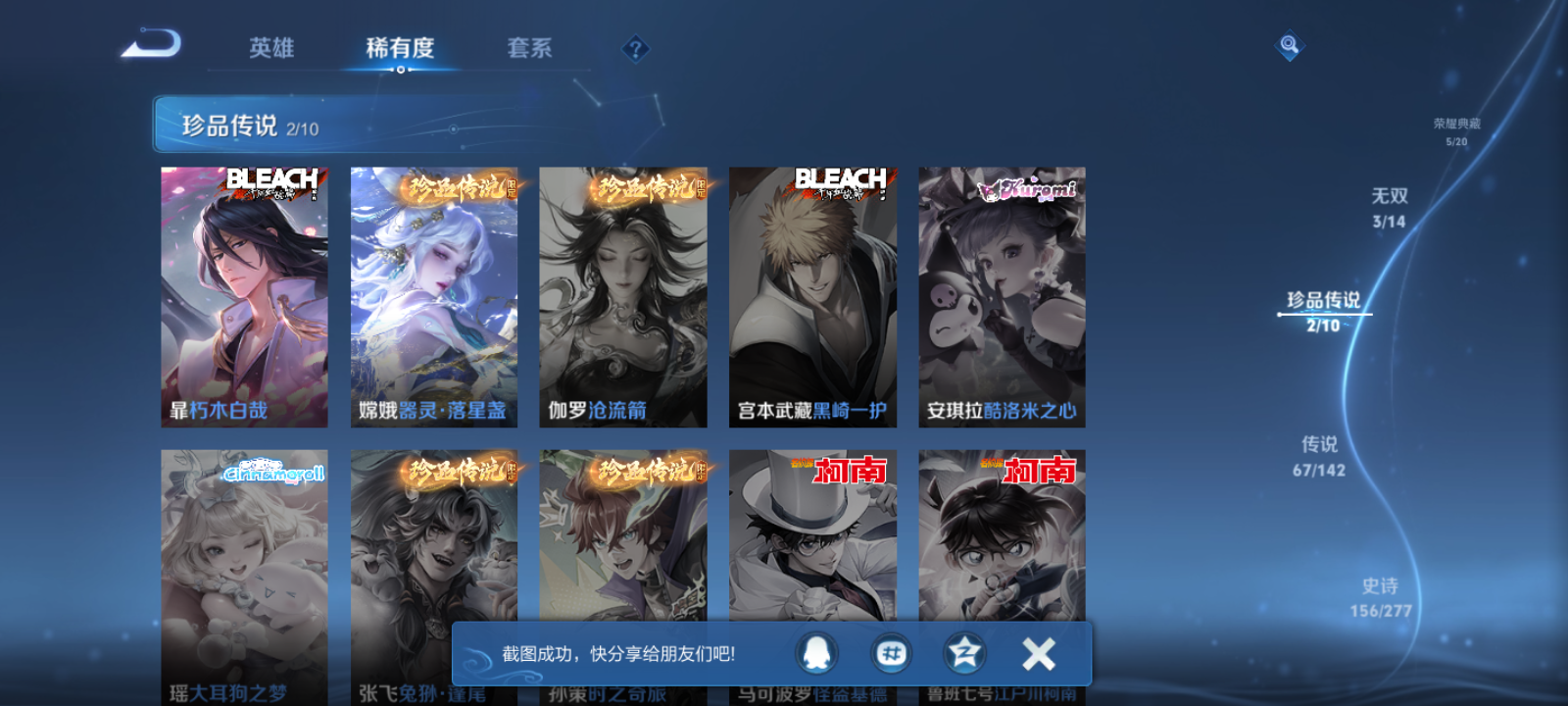Share using the hashtag channel icon
The width and height of the screenshot is (1568, 706).
[x=891, y=651]
